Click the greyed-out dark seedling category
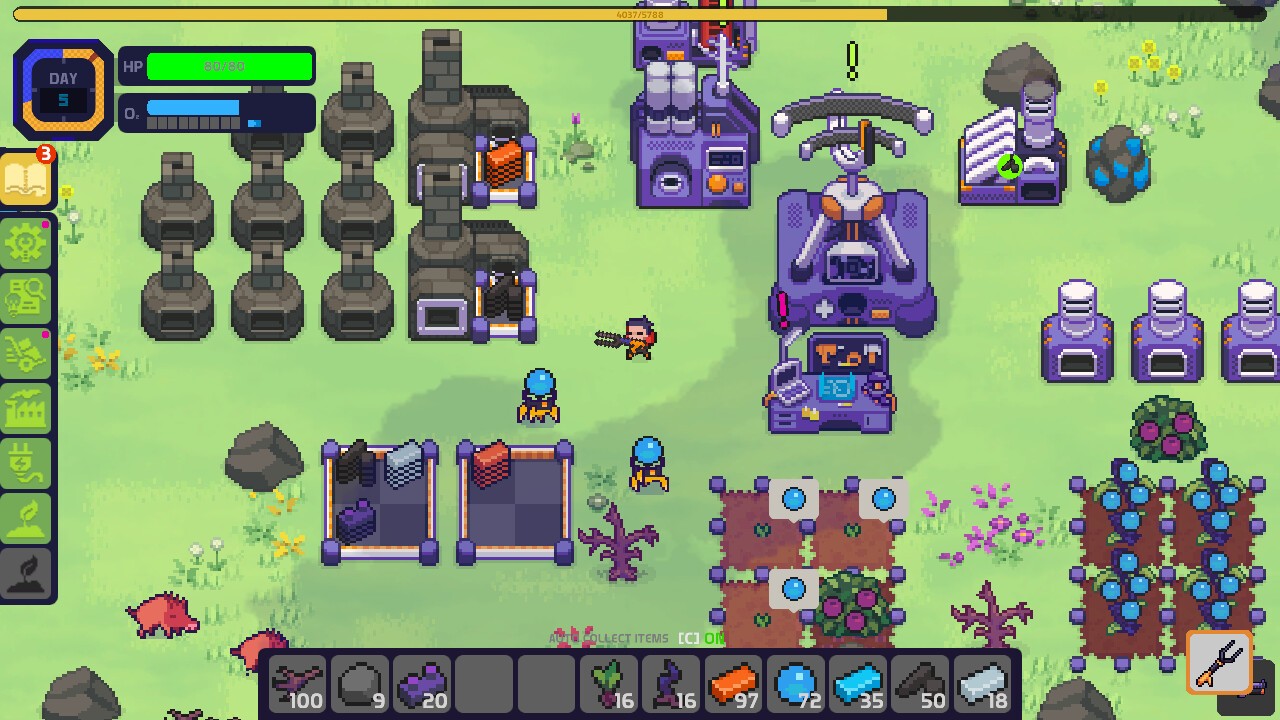 click(27, 574)
